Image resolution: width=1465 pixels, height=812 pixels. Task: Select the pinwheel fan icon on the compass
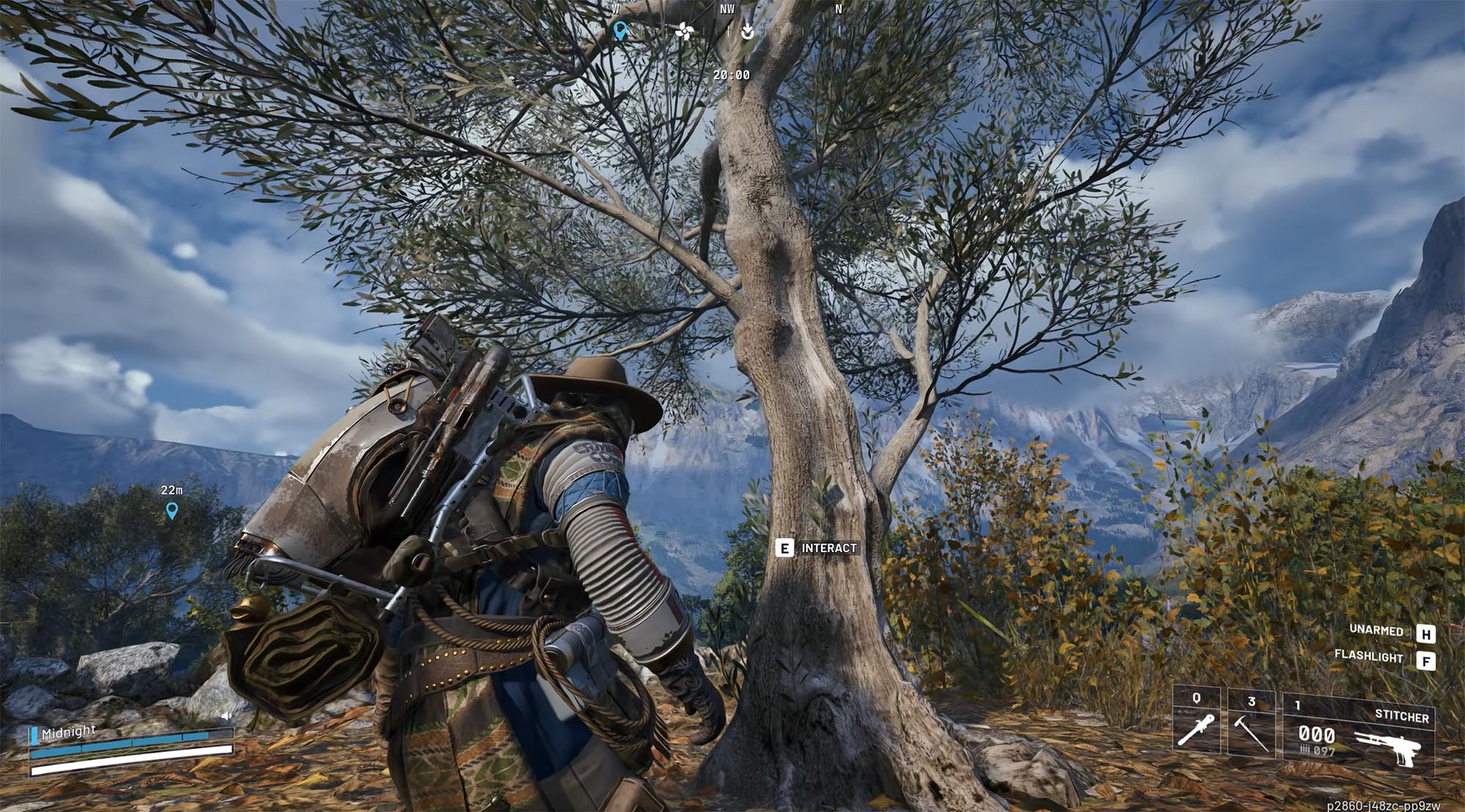click(x=684, y=31)
